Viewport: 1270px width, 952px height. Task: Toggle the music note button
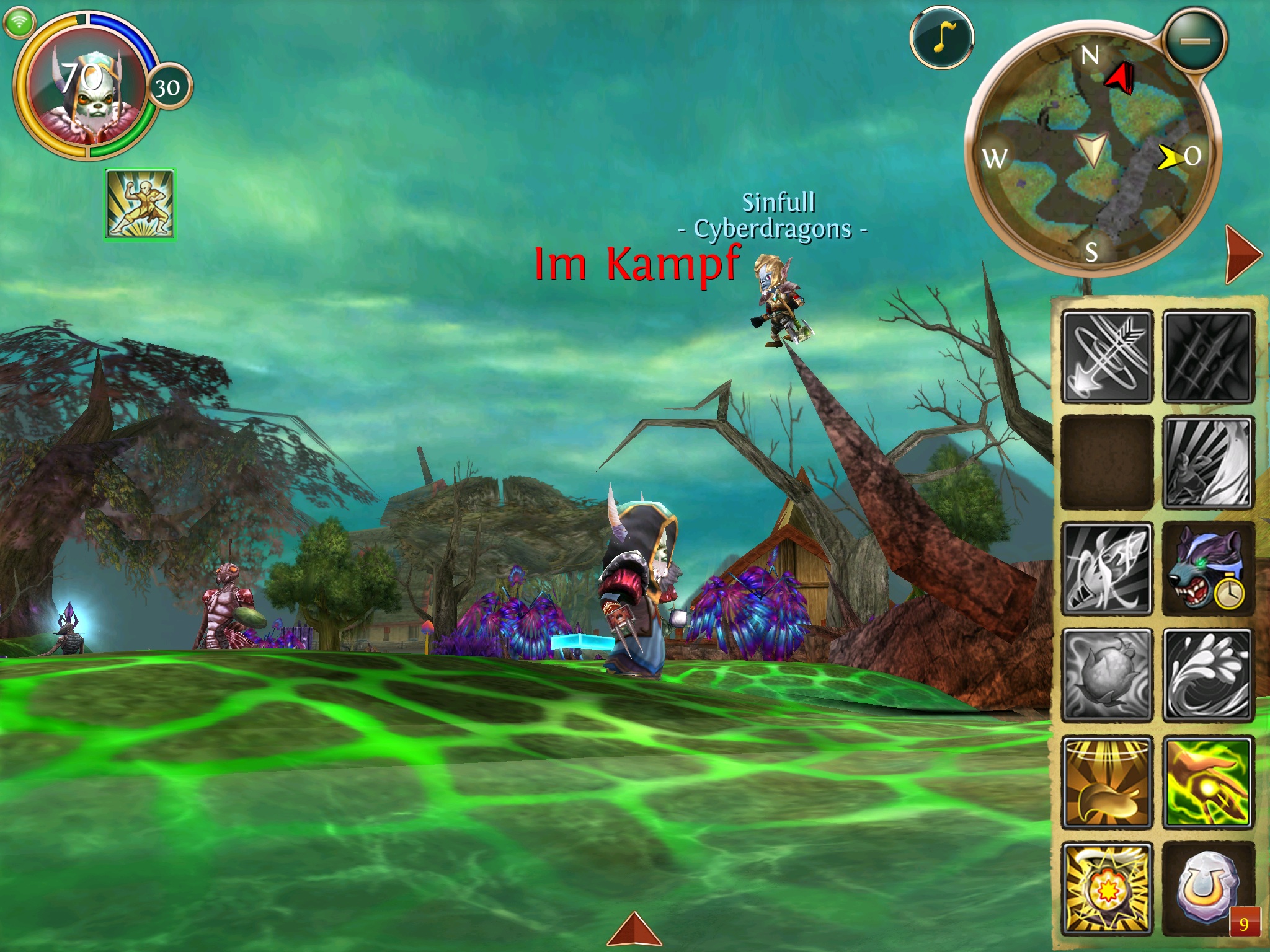[x=941, y=38]
